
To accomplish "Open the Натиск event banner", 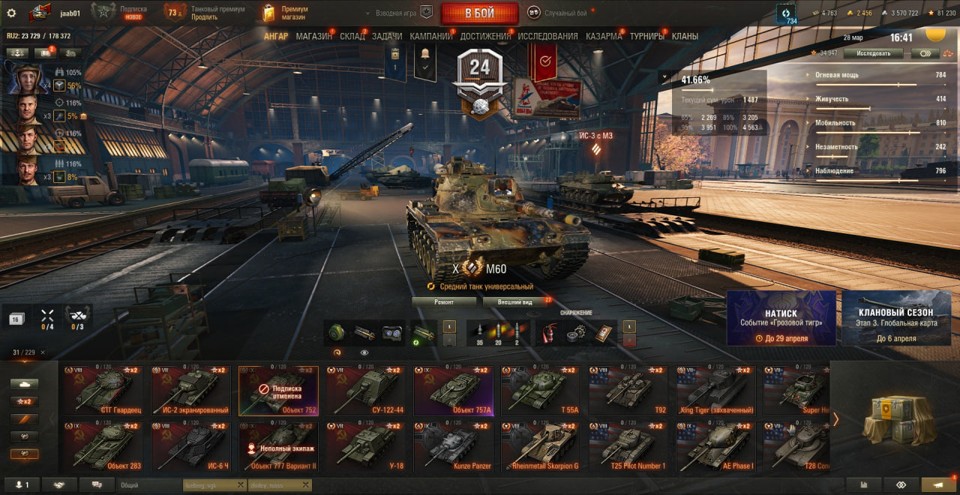I will coord(781,318).
